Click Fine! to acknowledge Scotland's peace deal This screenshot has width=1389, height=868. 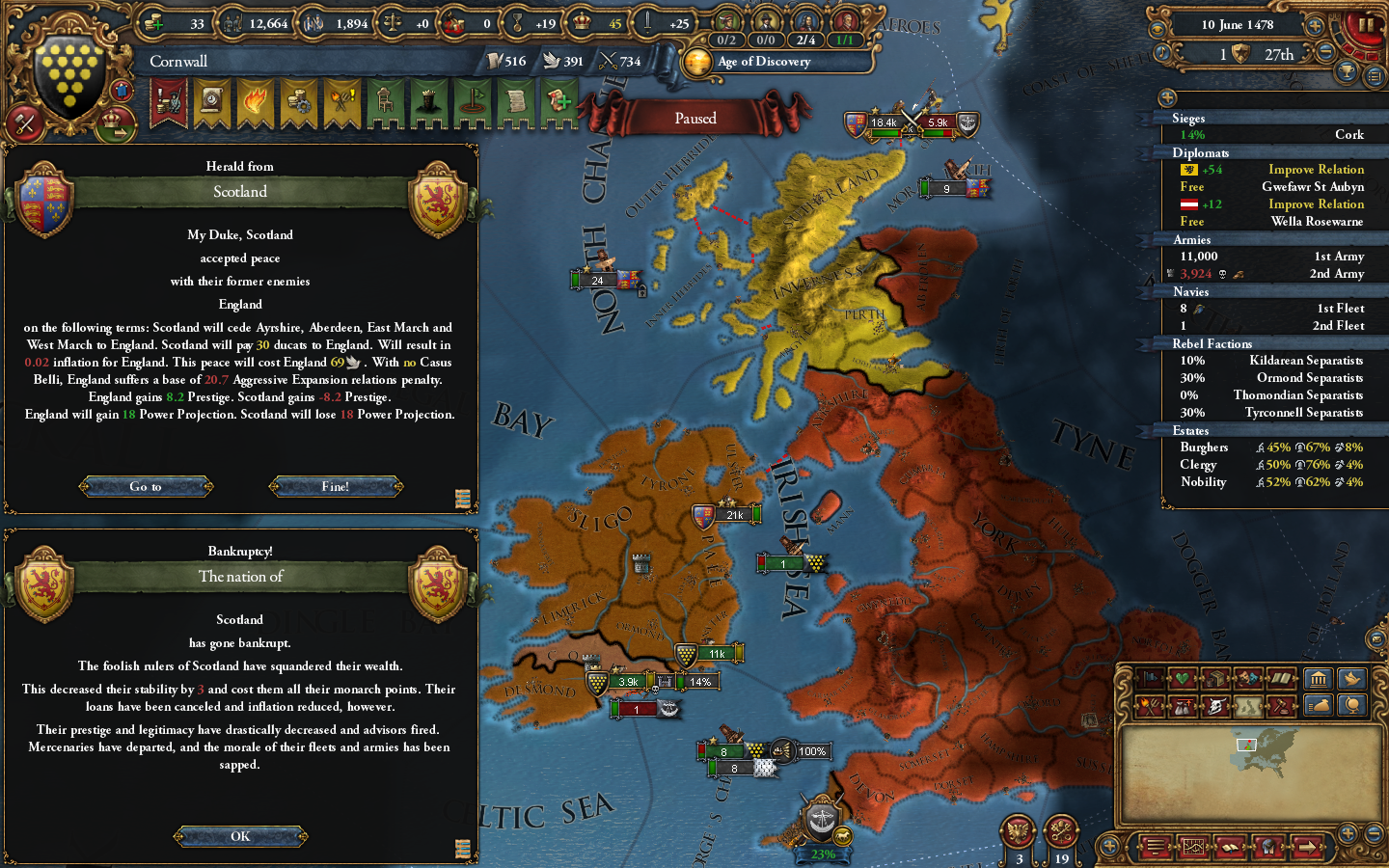(x=336, y=486)
